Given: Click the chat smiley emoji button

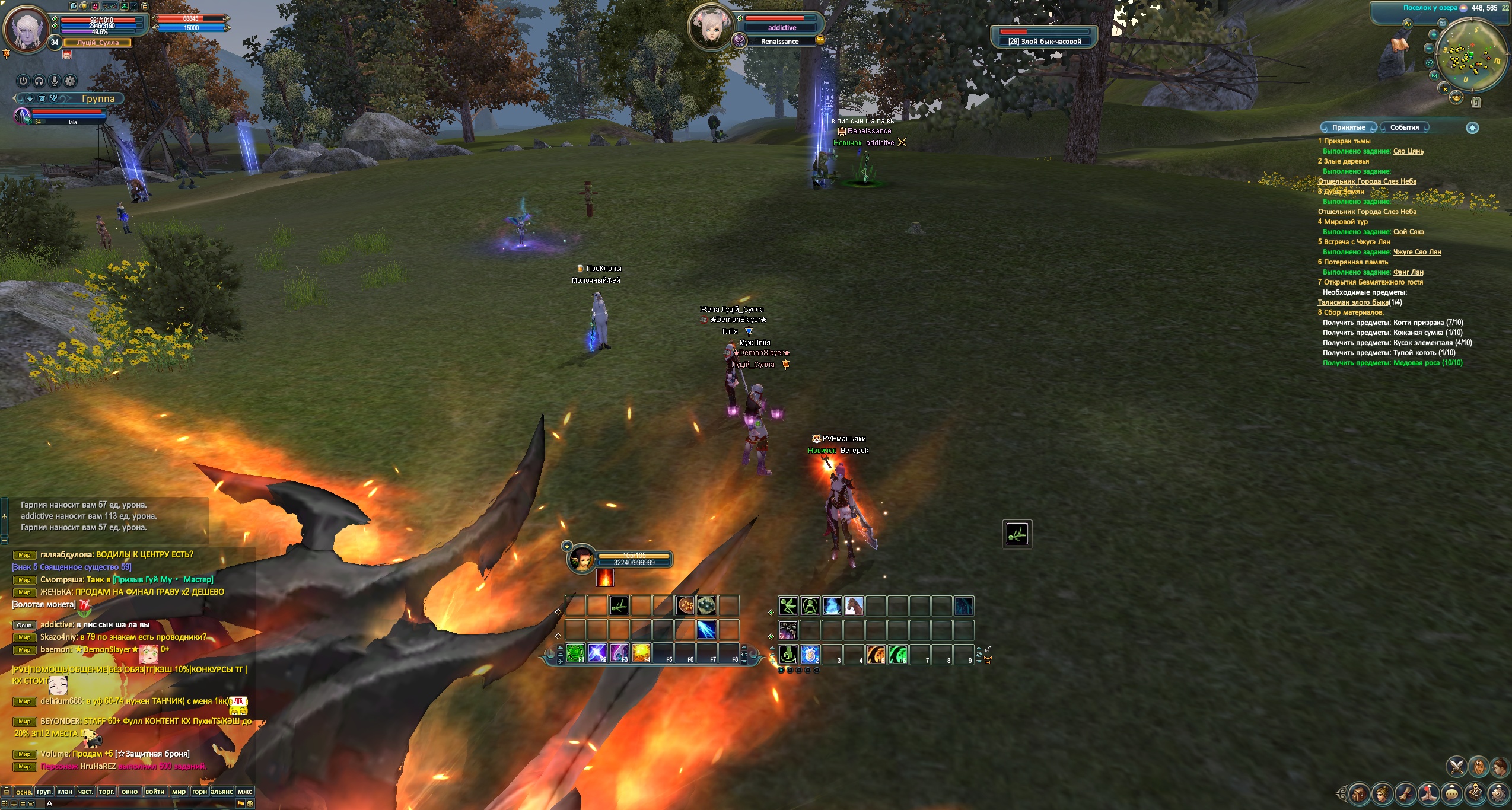Looking at the screenshot, I should click(x=250, y=803).
